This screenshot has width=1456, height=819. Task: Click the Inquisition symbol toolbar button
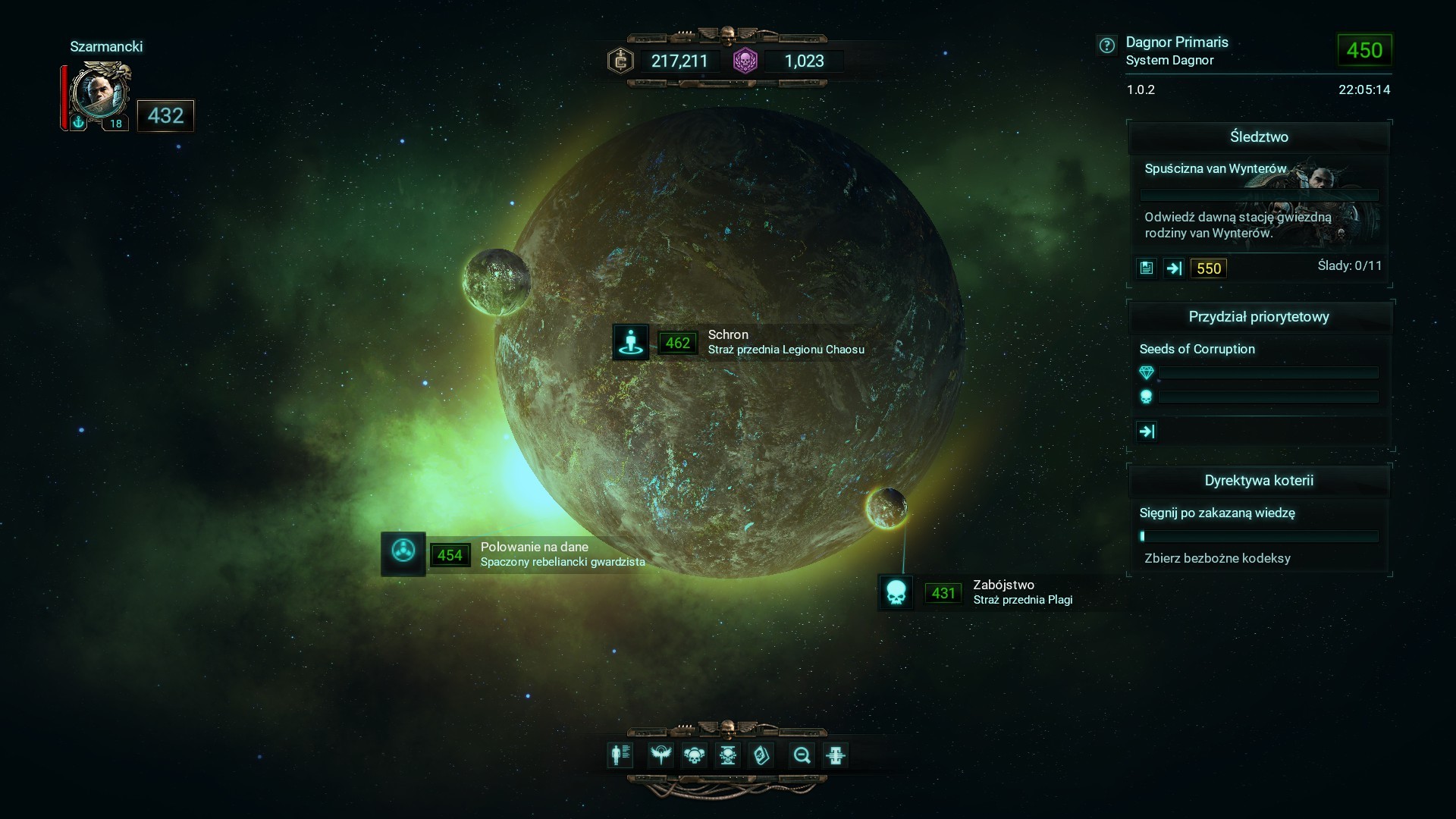pos(835,755)
